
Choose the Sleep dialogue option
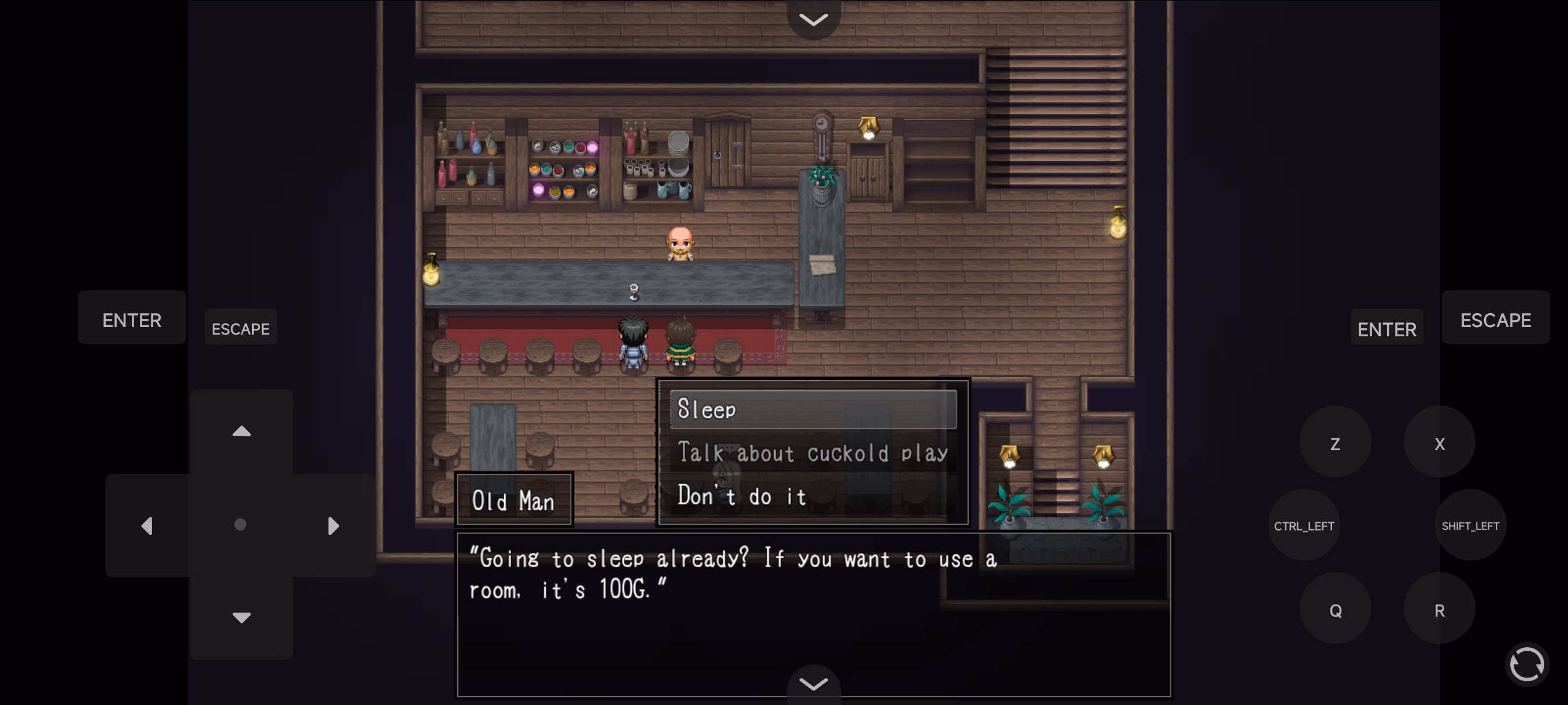click(x=812, y=409)
